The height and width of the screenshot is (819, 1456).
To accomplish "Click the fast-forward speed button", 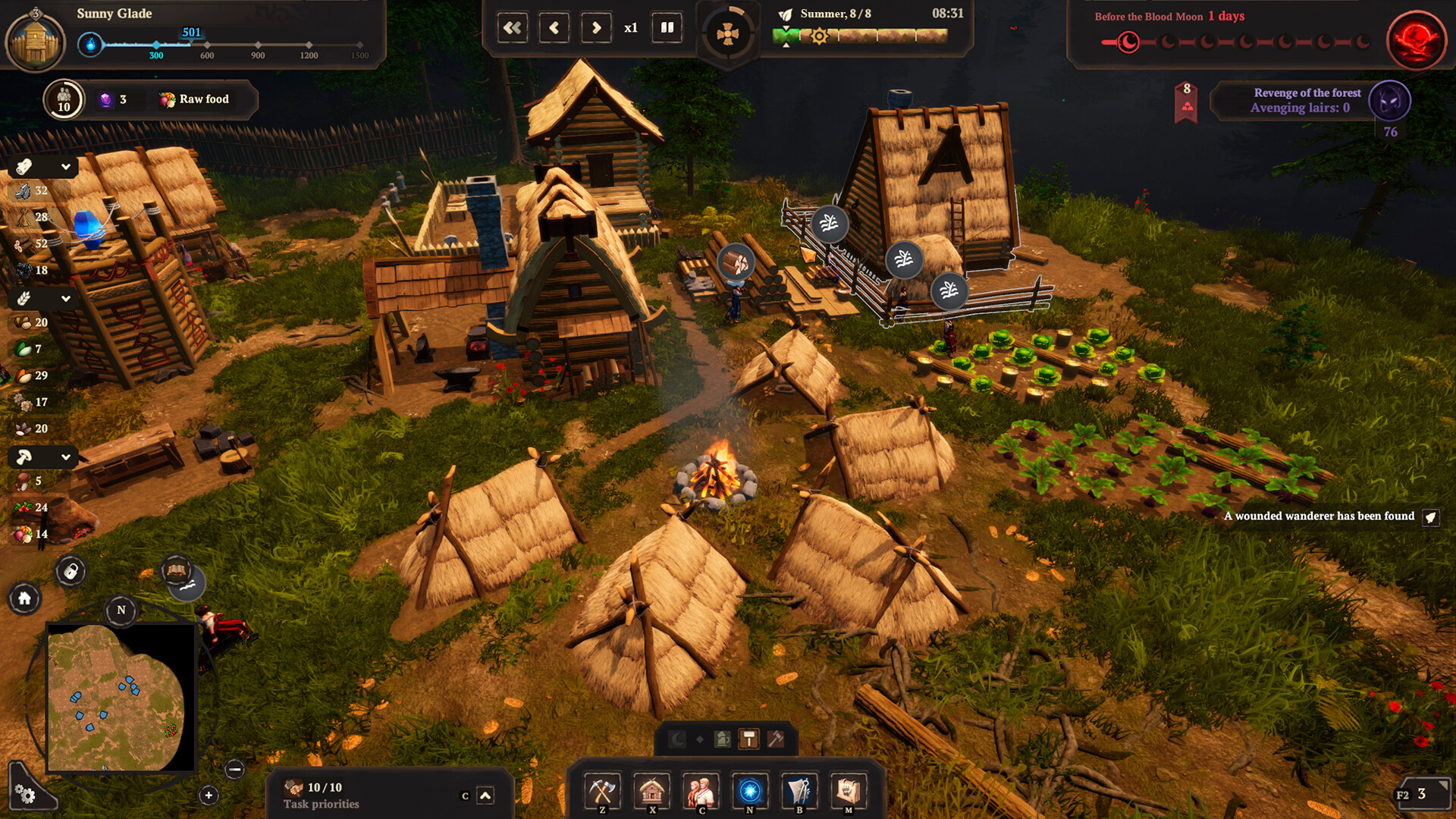I will tap(596, 27).
